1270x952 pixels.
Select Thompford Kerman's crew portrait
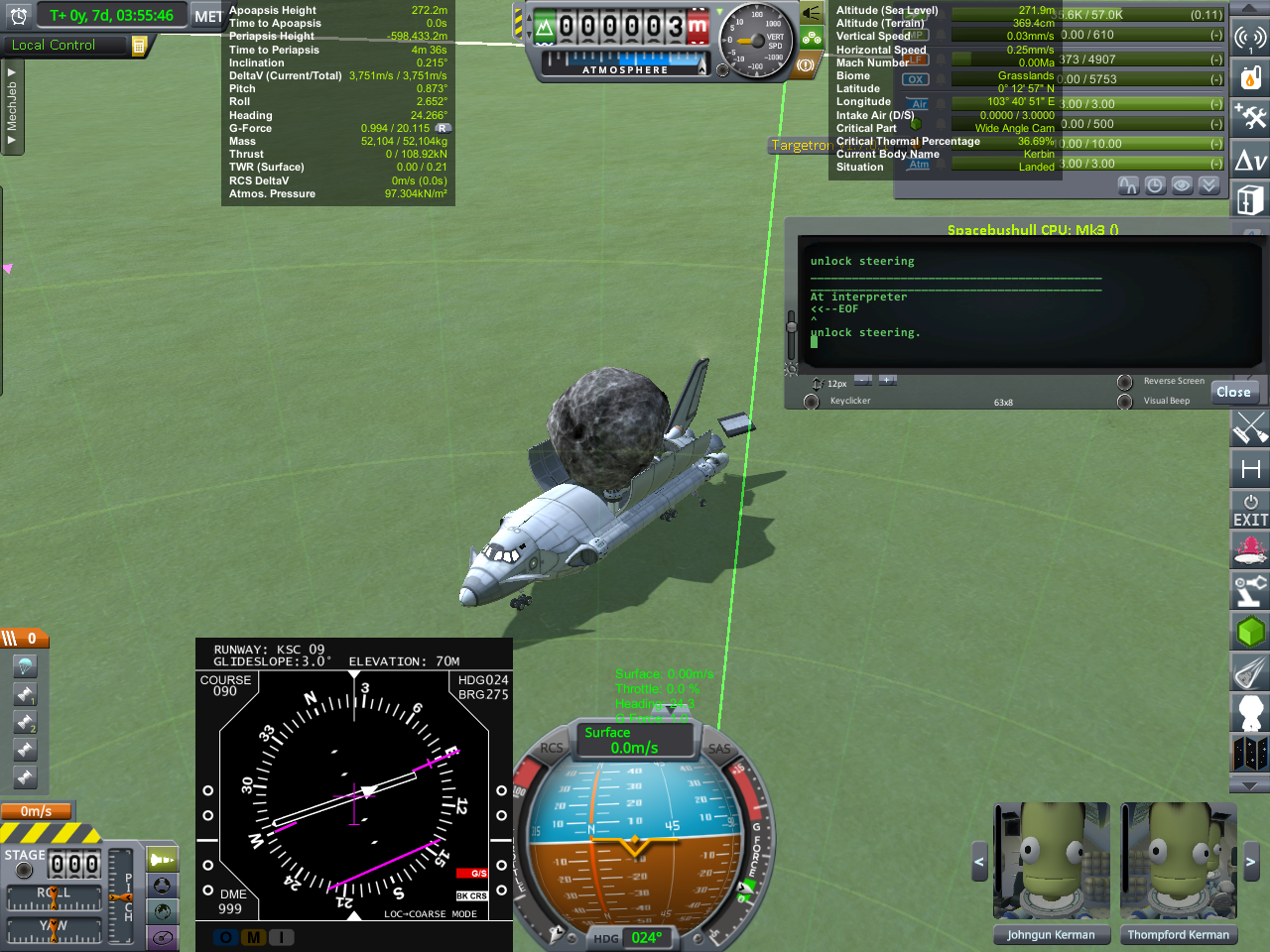[x=1178, y=862]
